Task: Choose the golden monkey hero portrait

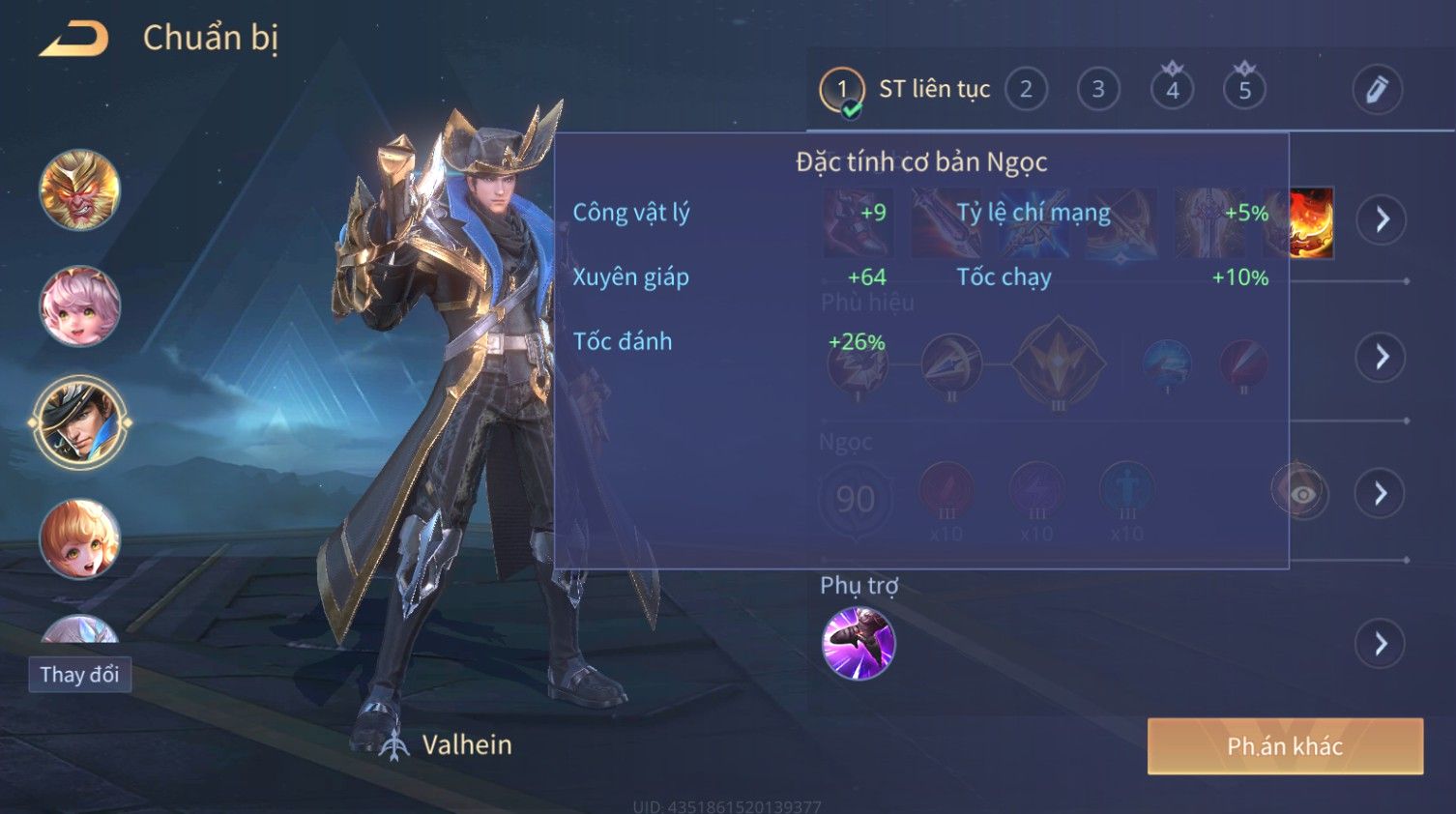Action: coord(80,190)
